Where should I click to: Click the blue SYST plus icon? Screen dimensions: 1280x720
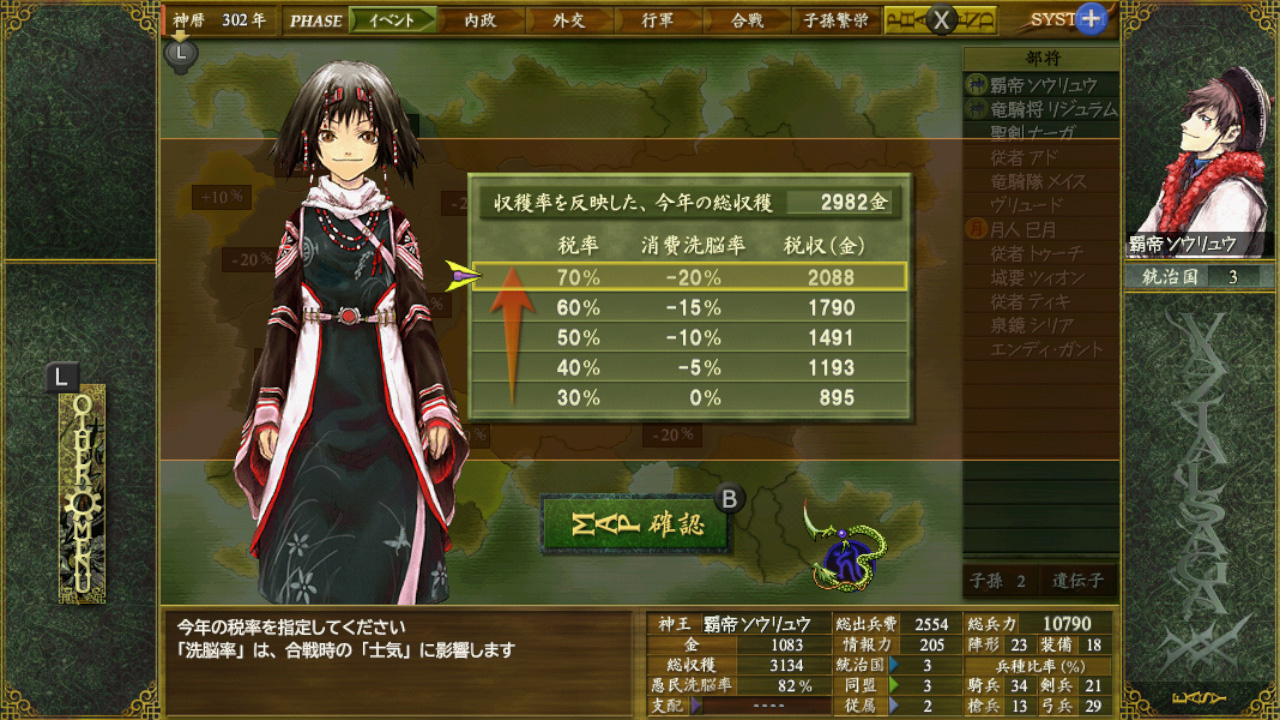click(x=1090, y=17)
